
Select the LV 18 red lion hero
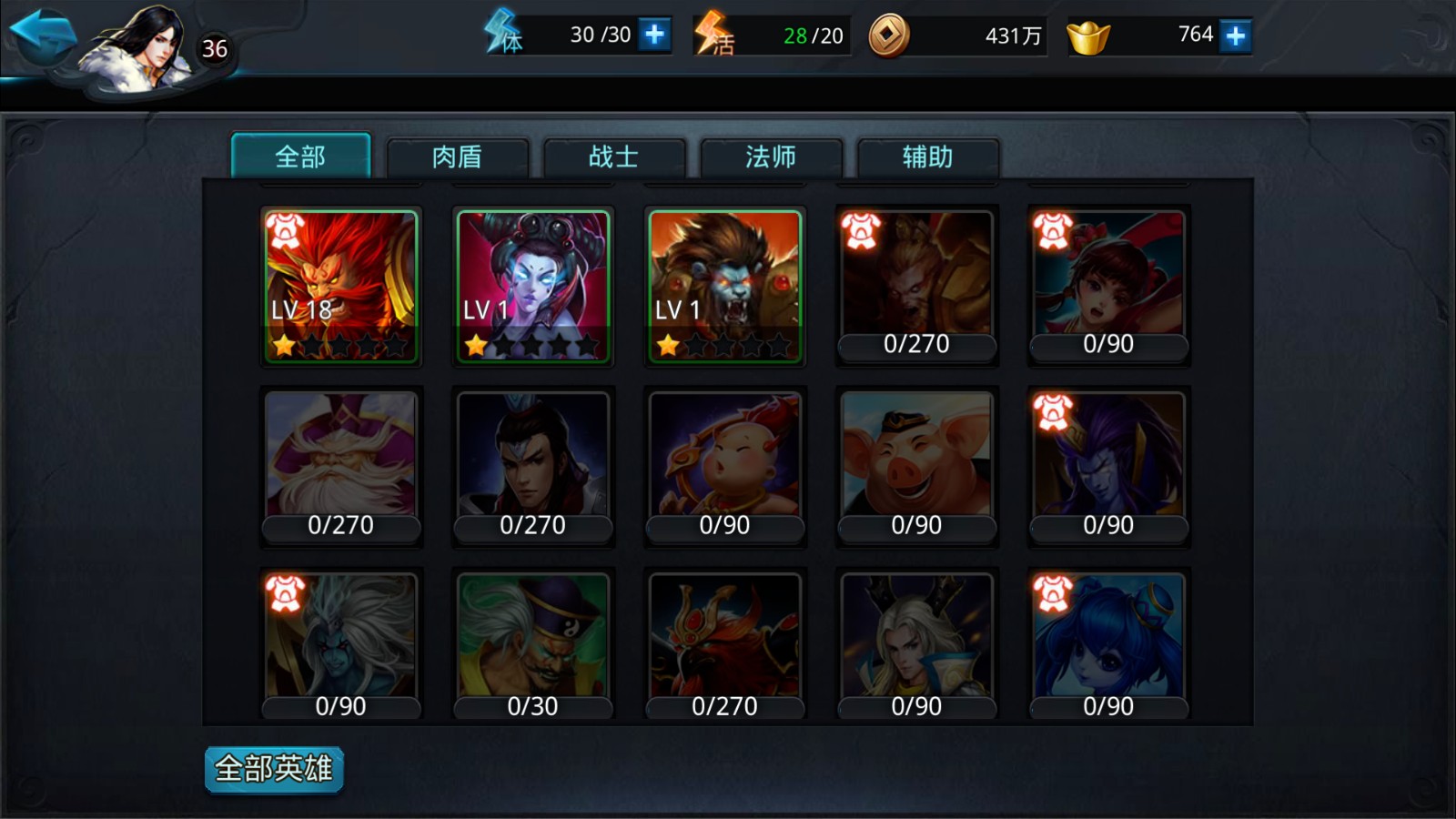pyautogui.click(x=341, y=286)
